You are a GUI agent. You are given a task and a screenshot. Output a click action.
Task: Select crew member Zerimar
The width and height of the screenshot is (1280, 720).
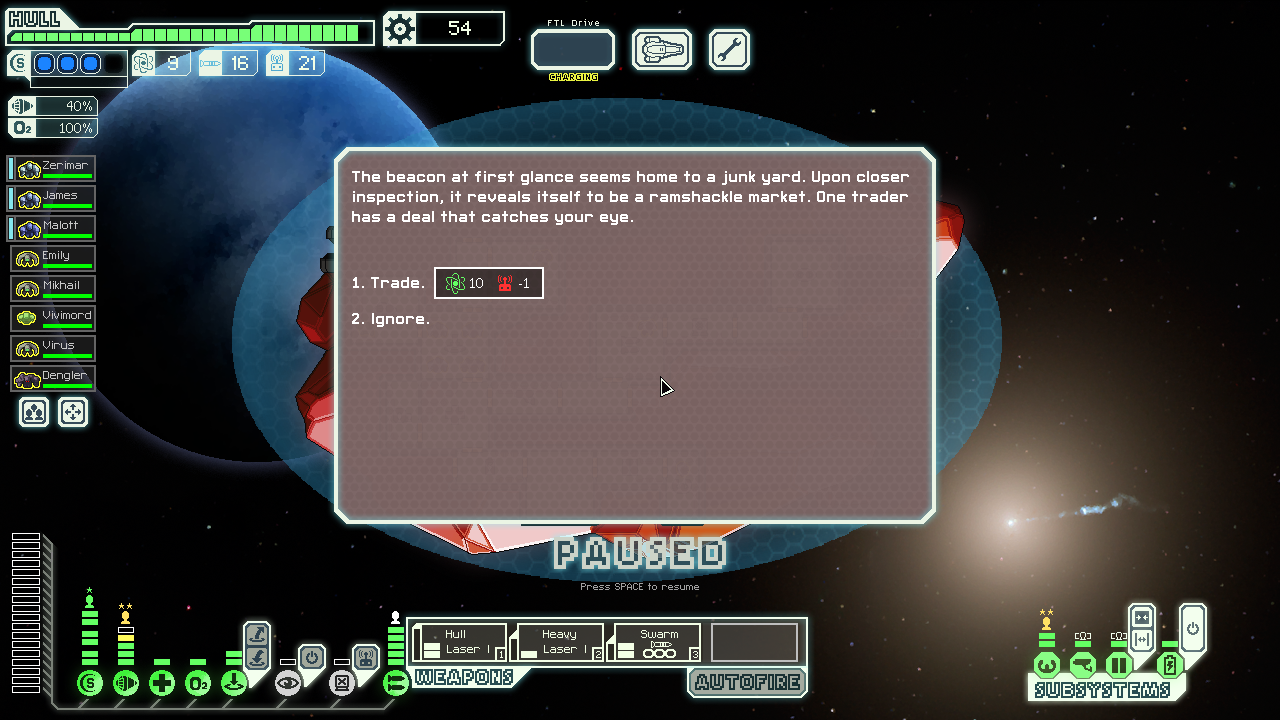tap(54, 169)
